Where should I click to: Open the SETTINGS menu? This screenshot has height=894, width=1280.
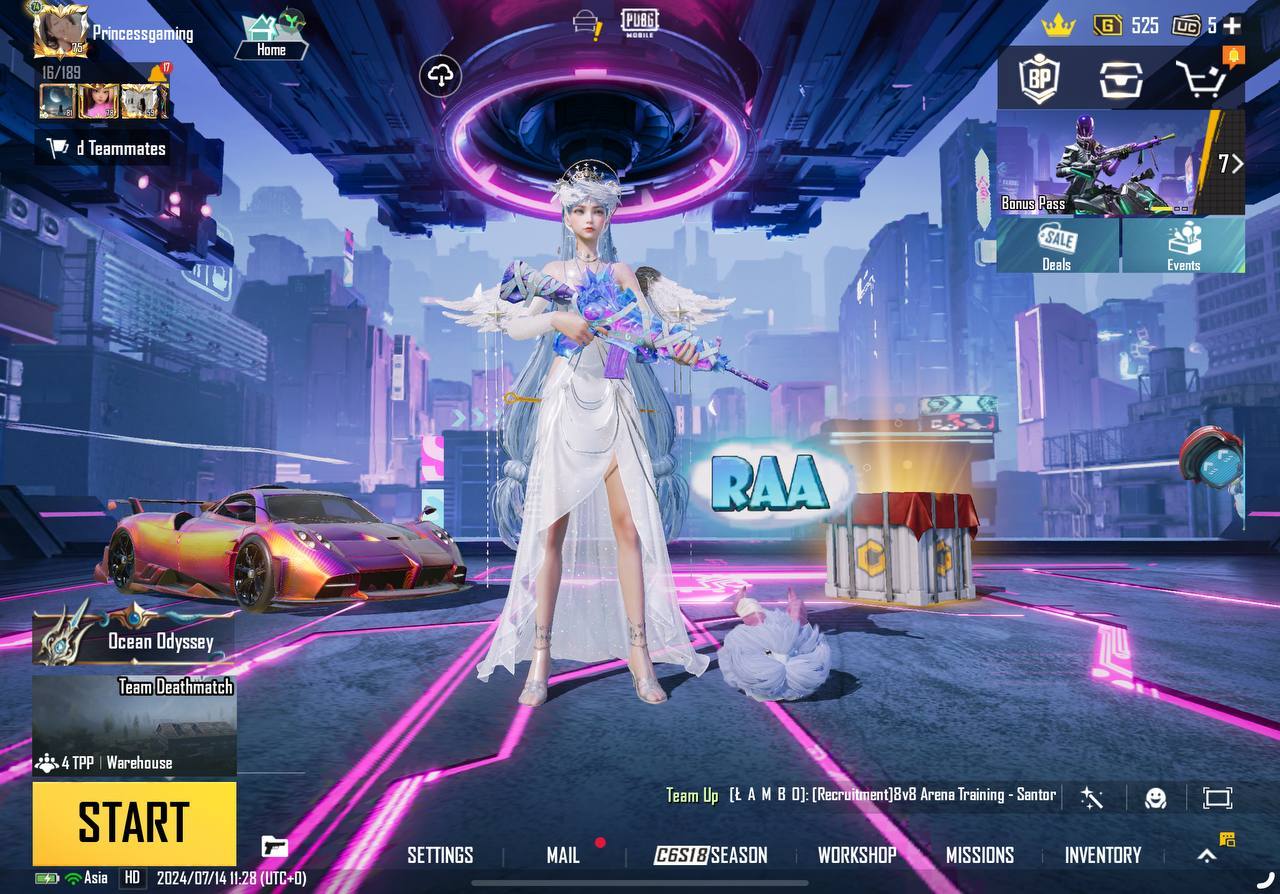click(x=440, y=855)
